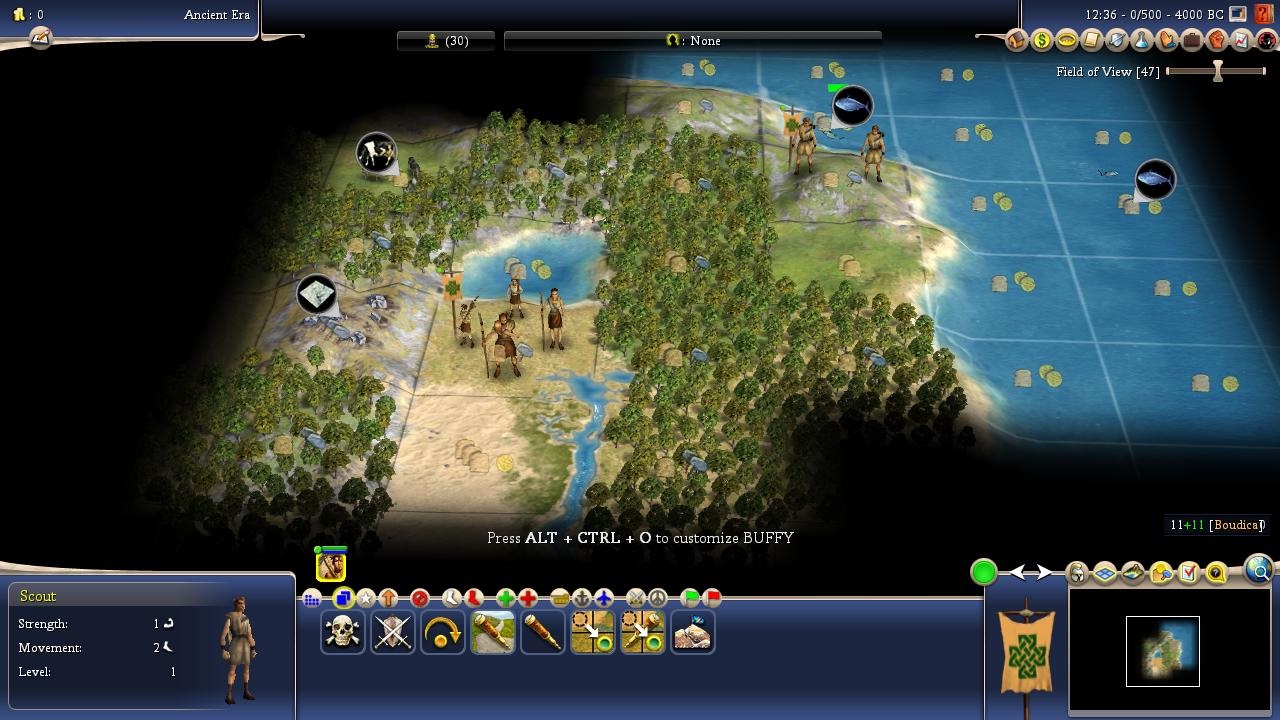Screen dimensions: 1280x720
Task: Delete the unit with the skull icon
Action: point(343,633)
